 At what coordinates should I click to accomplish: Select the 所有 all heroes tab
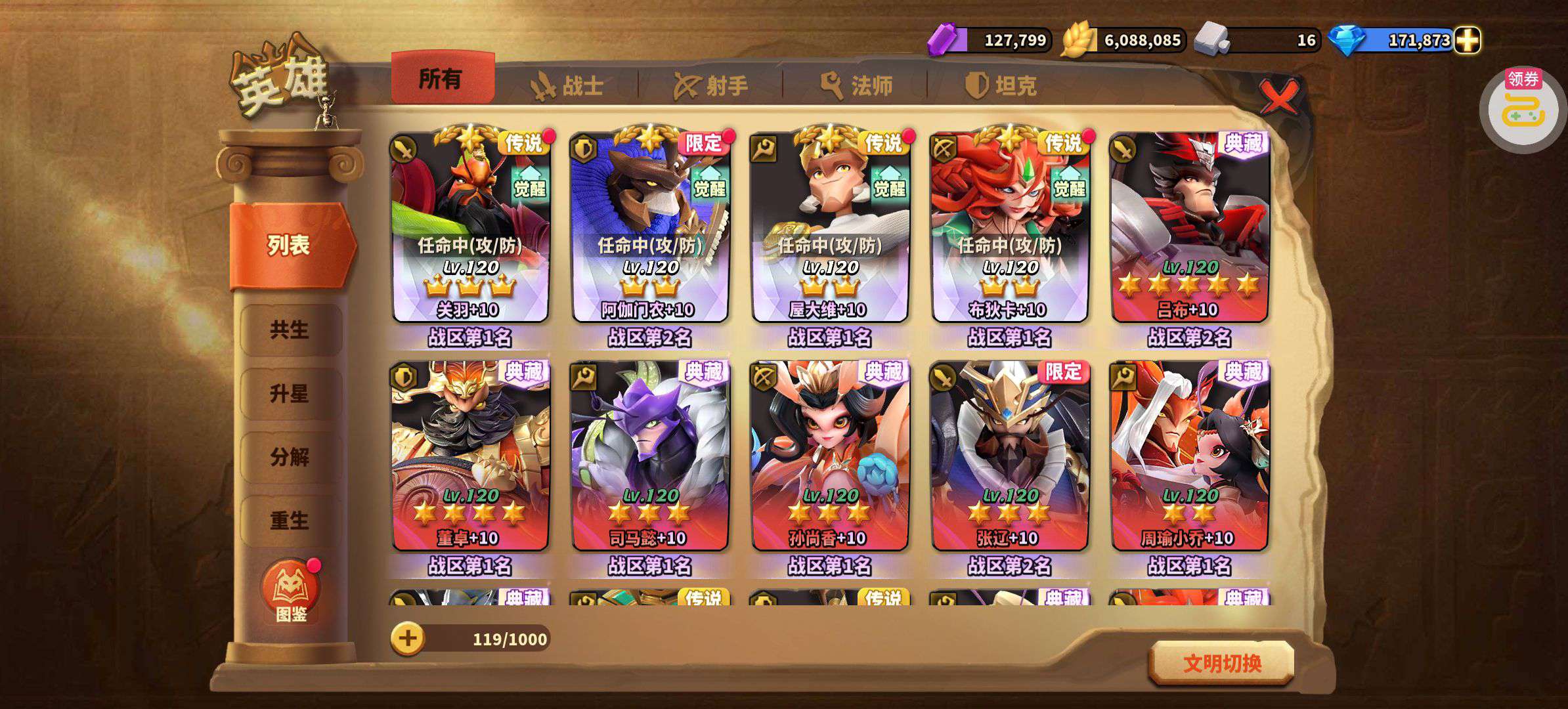click(x=442, y=79)
